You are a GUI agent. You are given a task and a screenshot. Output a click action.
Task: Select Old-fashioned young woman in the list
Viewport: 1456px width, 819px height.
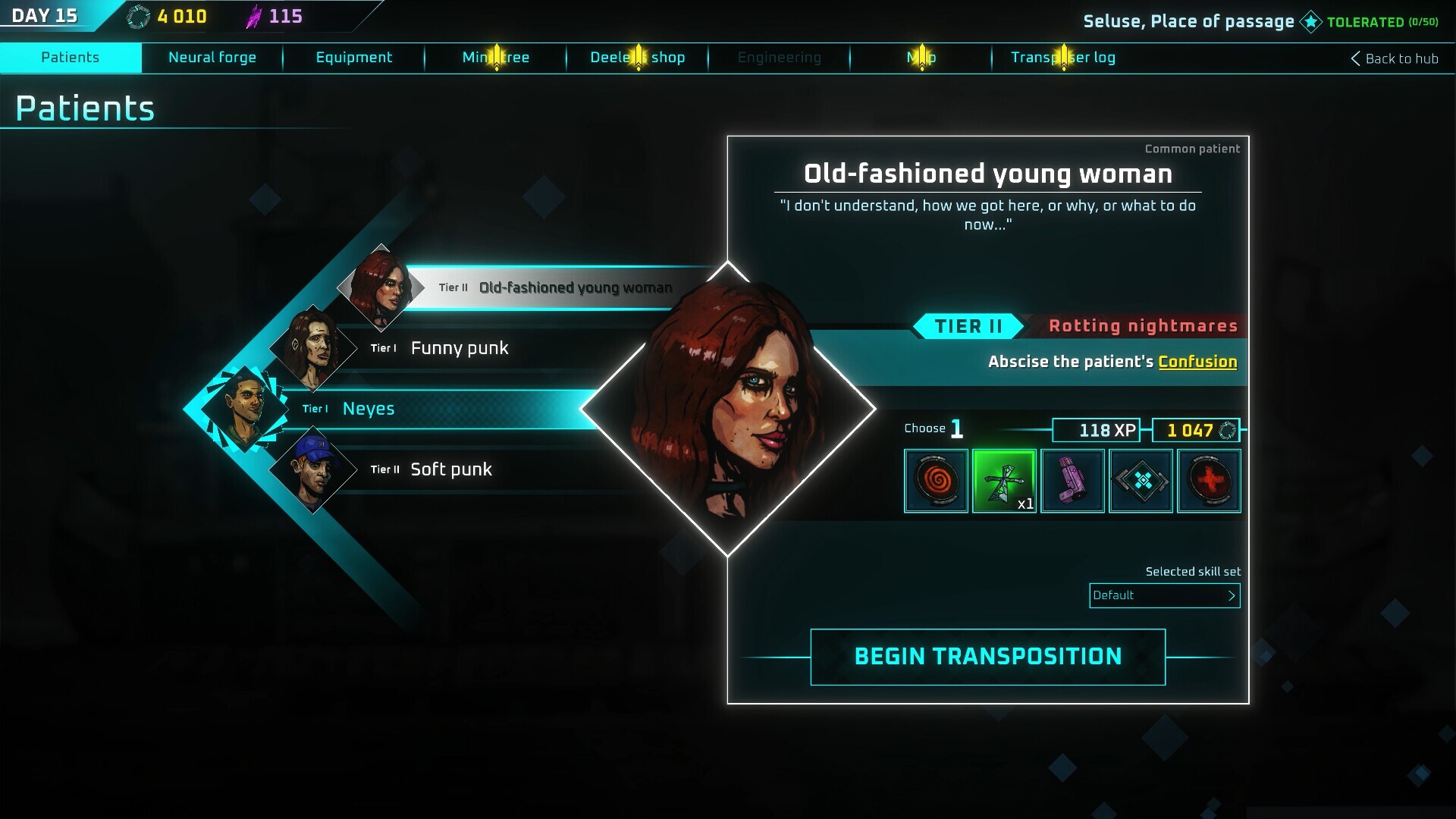(x=575, y=288)
